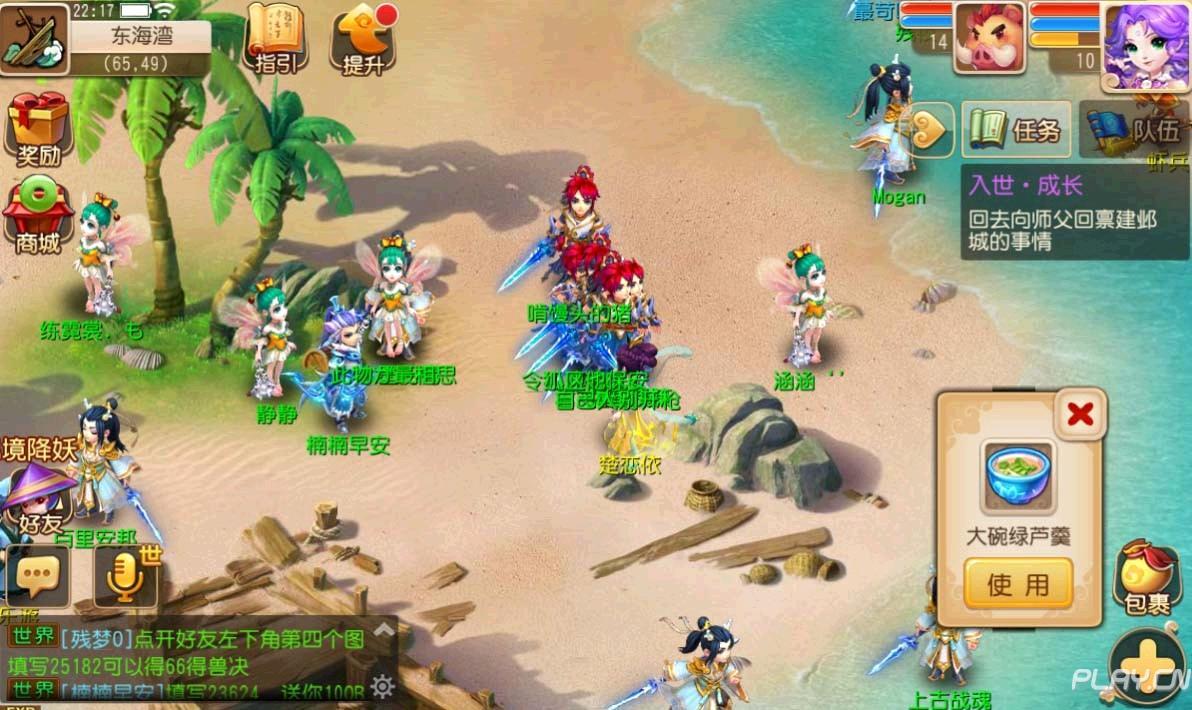Screen dimensions: 1192x710
Task: Open the 指引 guide book
Action: click(x=275, y=38)
